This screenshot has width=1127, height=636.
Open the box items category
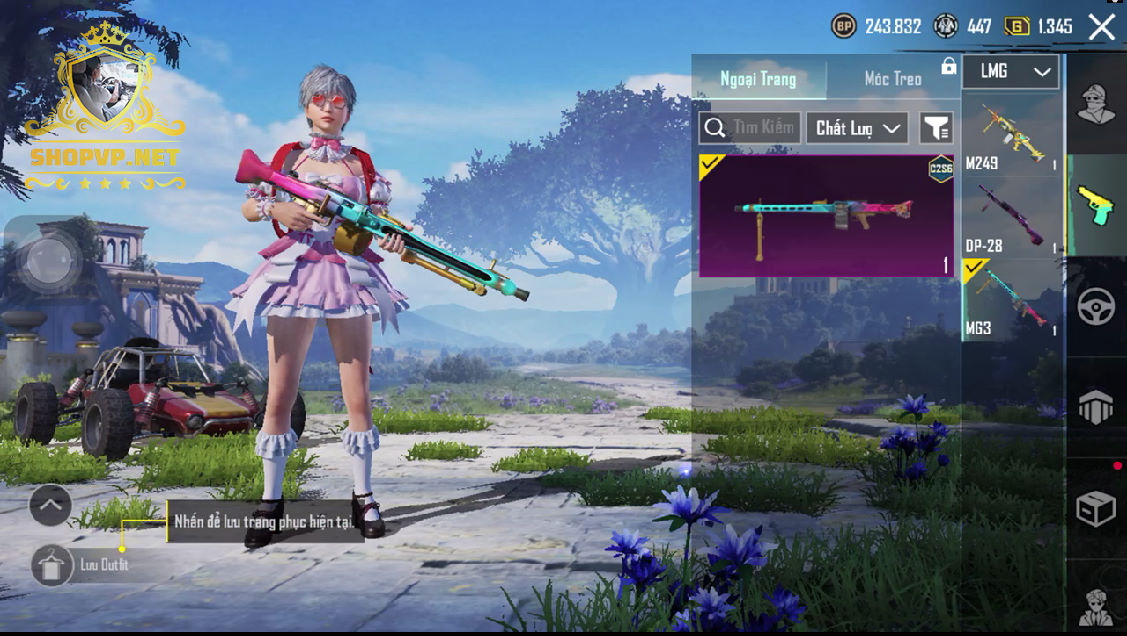(x=1096, y=509)
